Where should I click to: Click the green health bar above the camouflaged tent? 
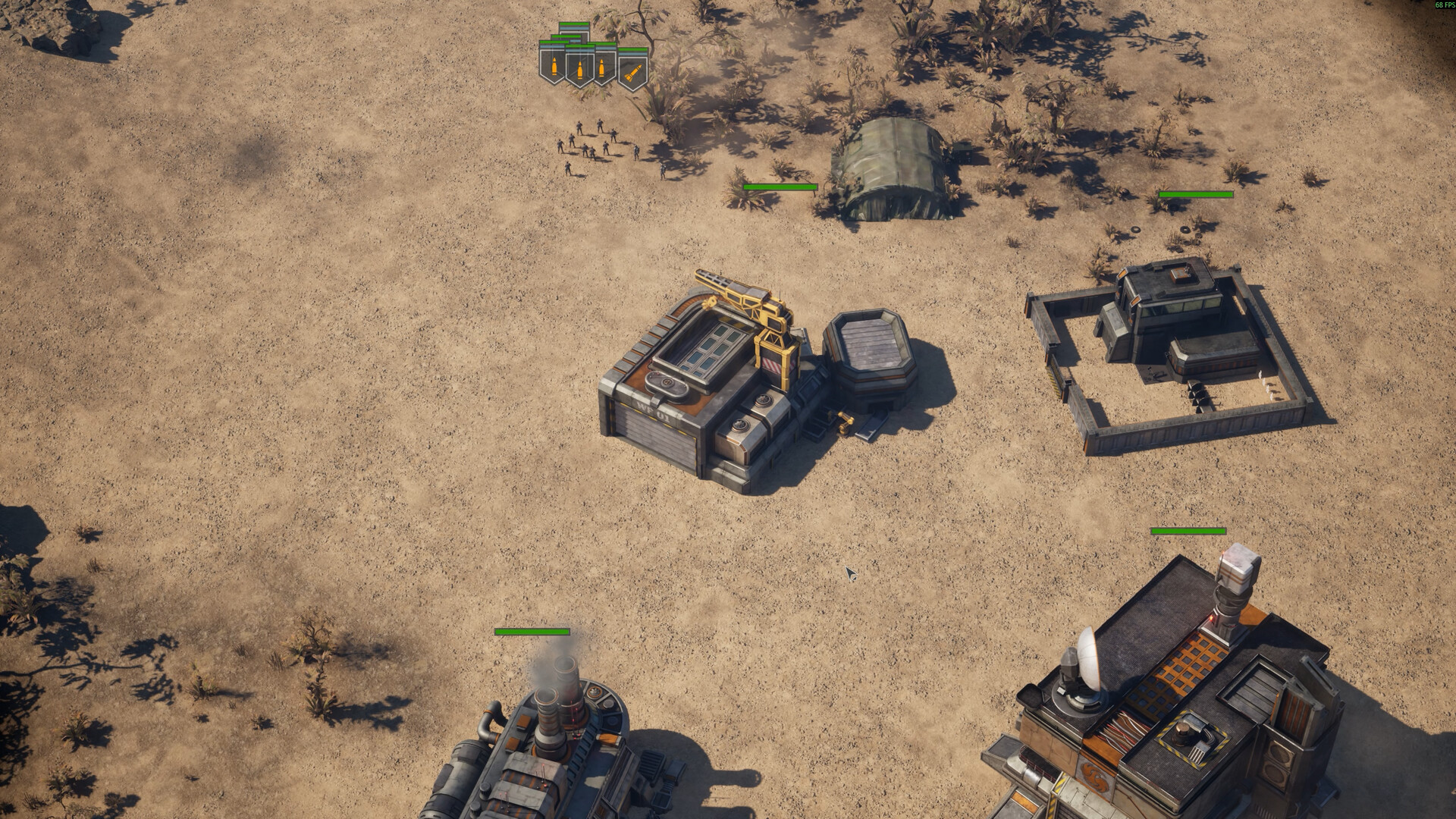780,186
